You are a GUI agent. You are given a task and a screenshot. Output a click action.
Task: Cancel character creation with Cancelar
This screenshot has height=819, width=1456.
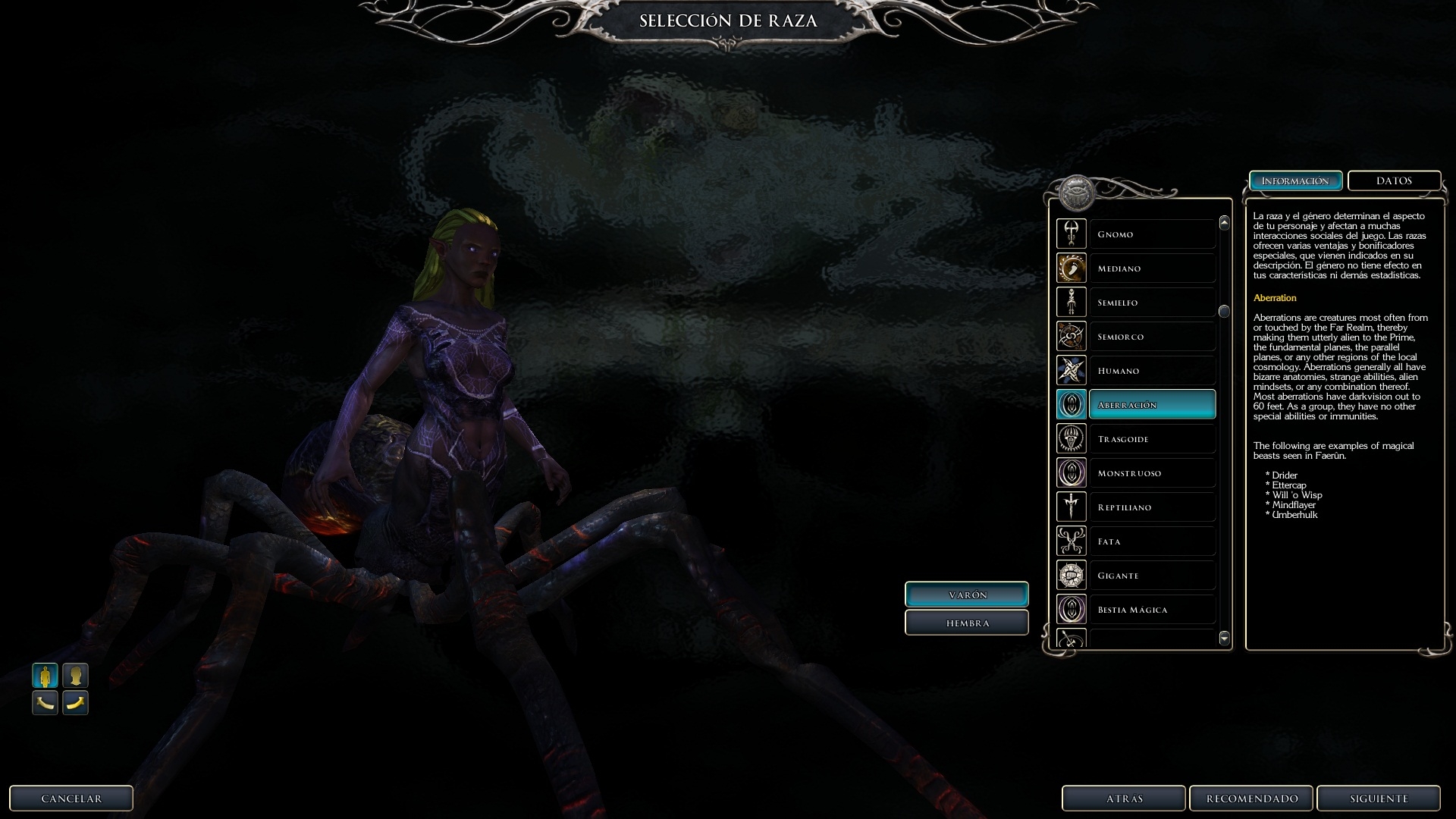coord(71,799)
